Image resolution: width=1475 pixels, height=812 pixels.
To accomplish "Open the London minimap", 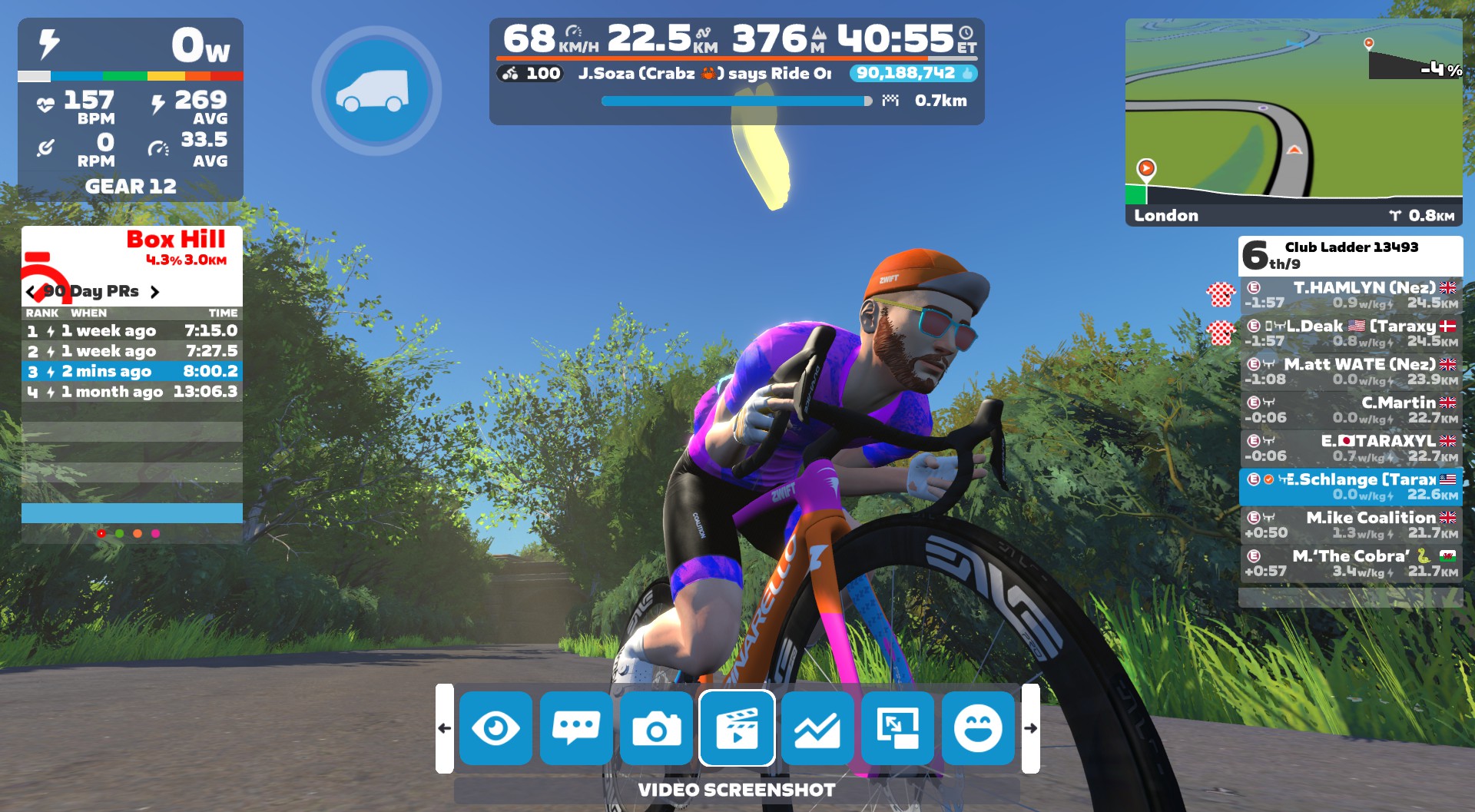I will 1294,121.
